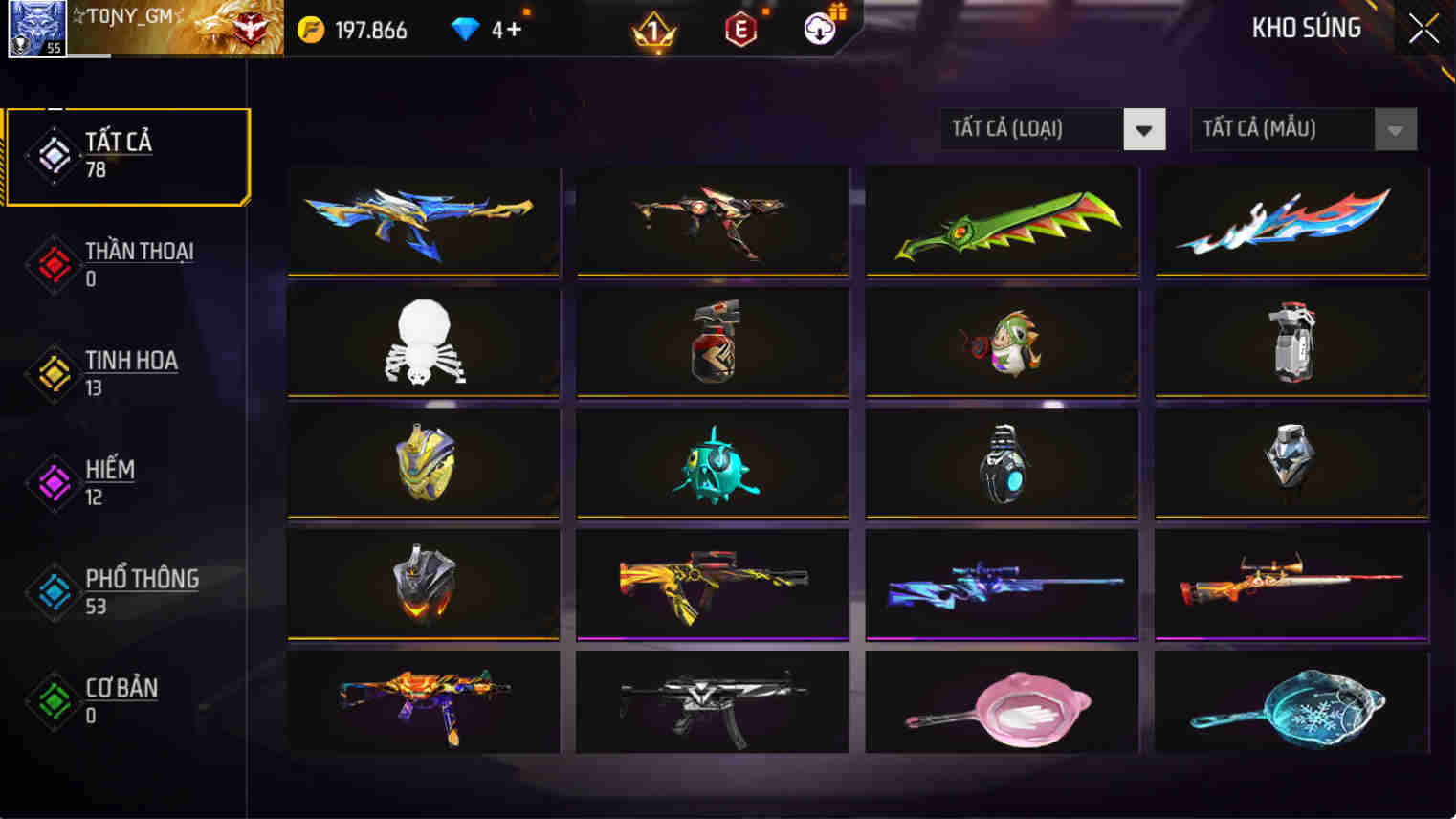
Task: Close the weapon inventory screen
Action: click(1423, 28)
